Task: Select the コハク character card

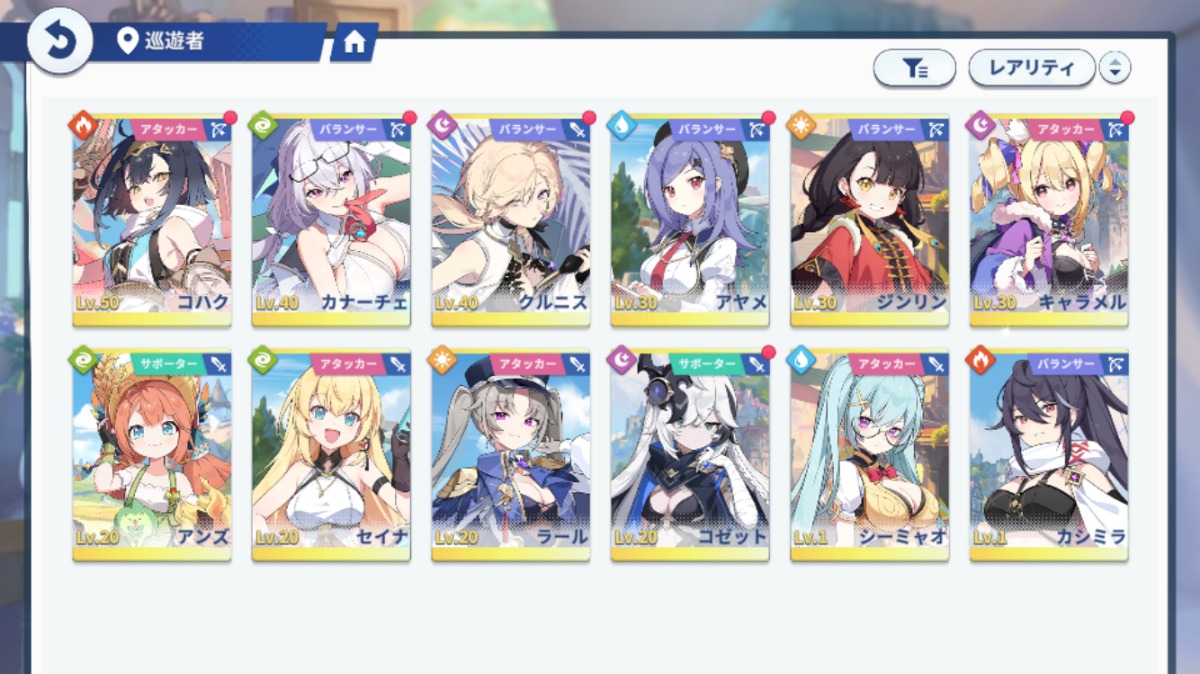Action: [x=152, y=220]
